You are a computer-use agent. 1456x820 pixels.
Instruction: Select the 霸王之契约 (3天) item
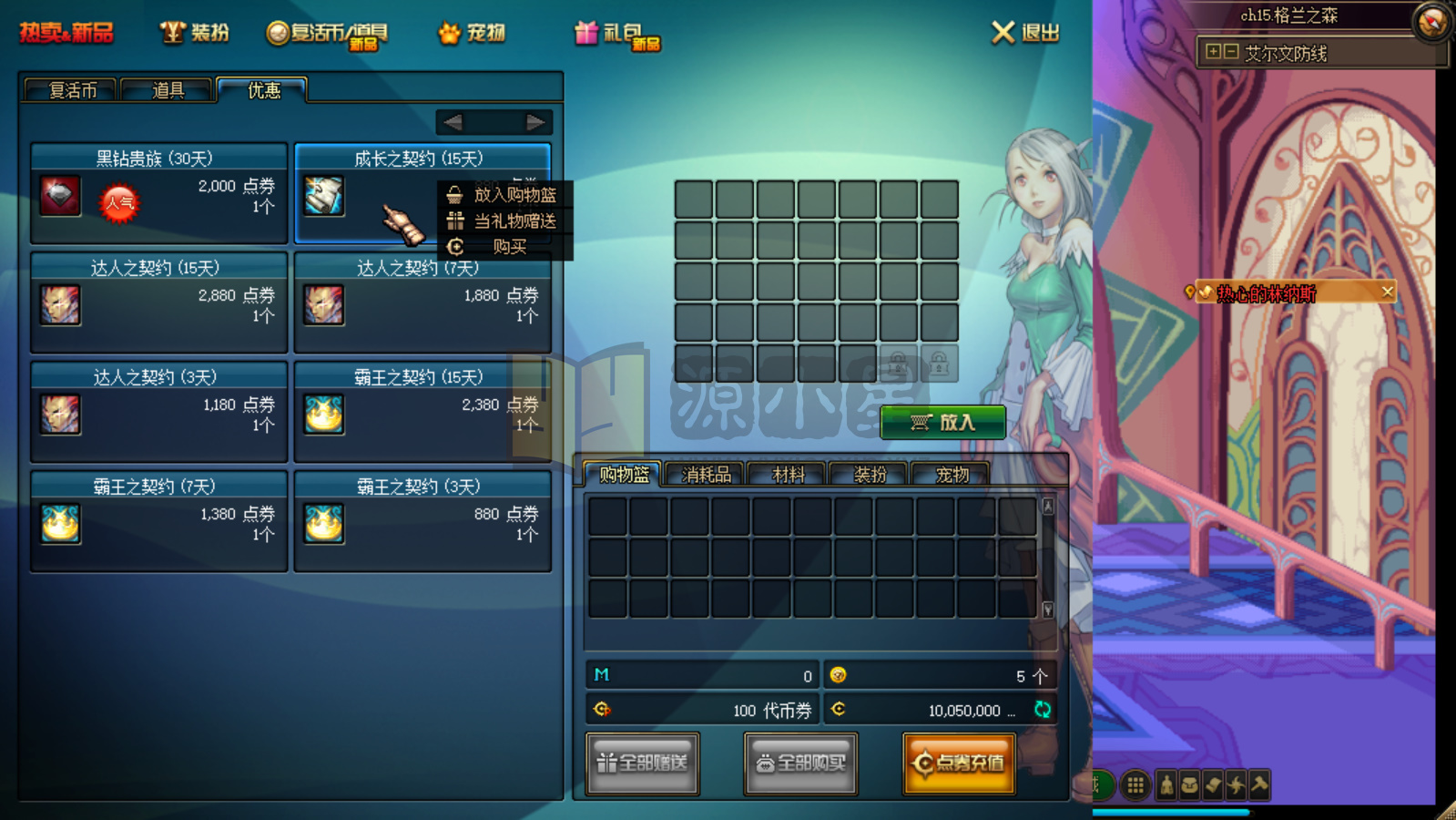pyautogui.click(x=423, y=521)
